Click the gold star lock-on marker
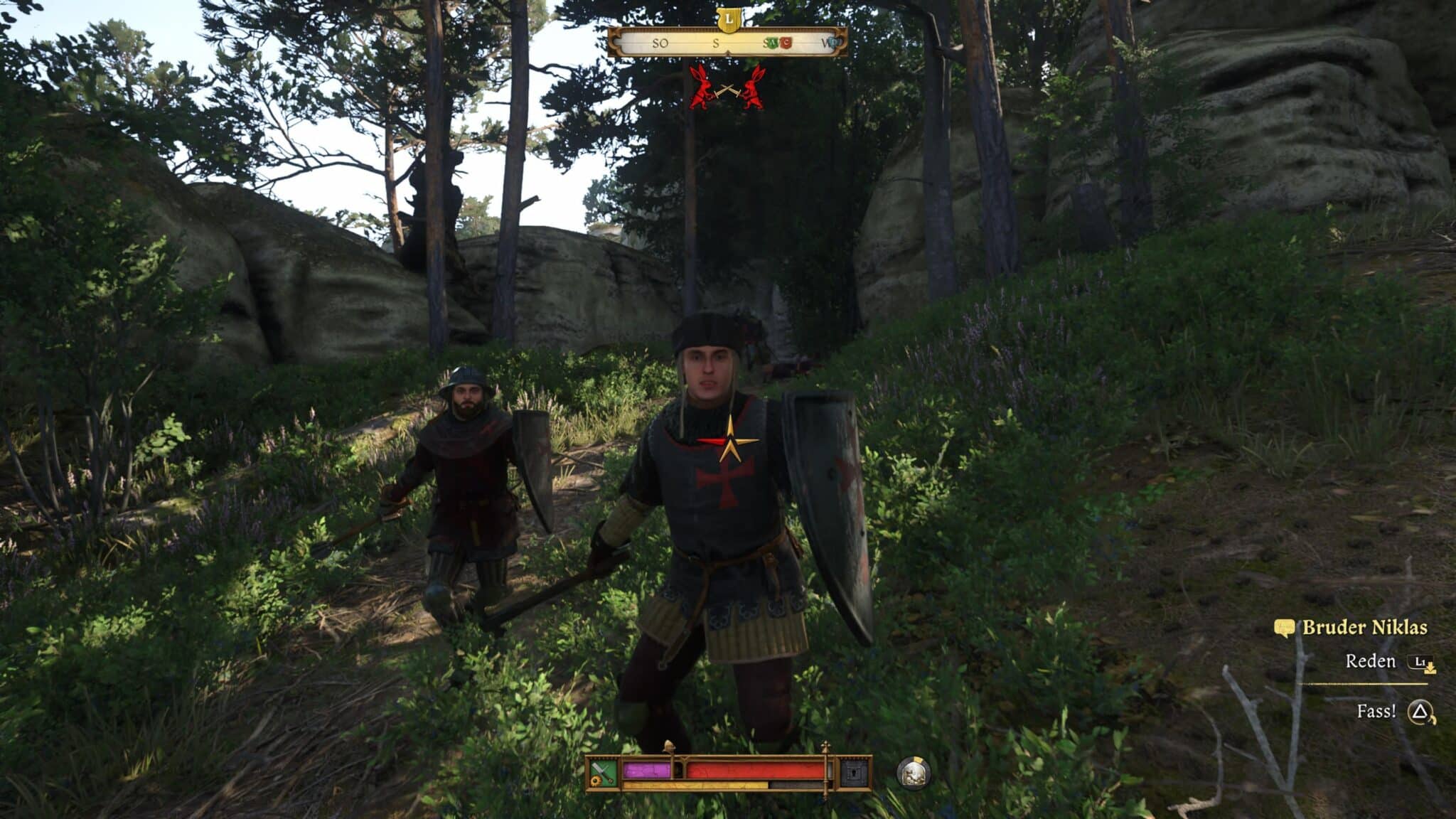Screen dimensions: 1456x819 click(729, 441)
